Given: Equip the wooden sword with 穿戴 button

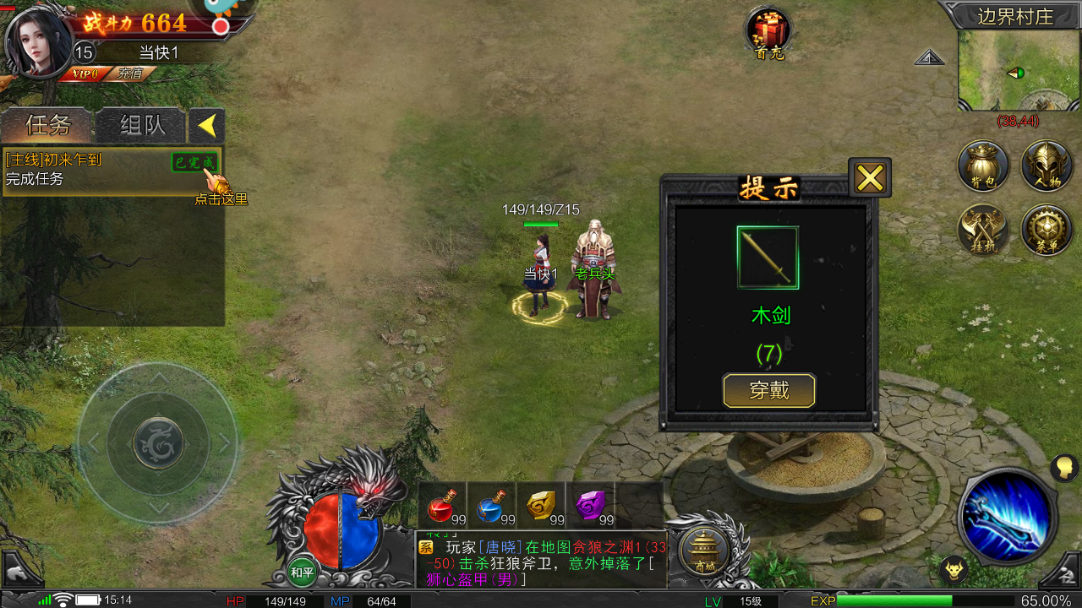Looking at the screenshot, I should point(769,390).
